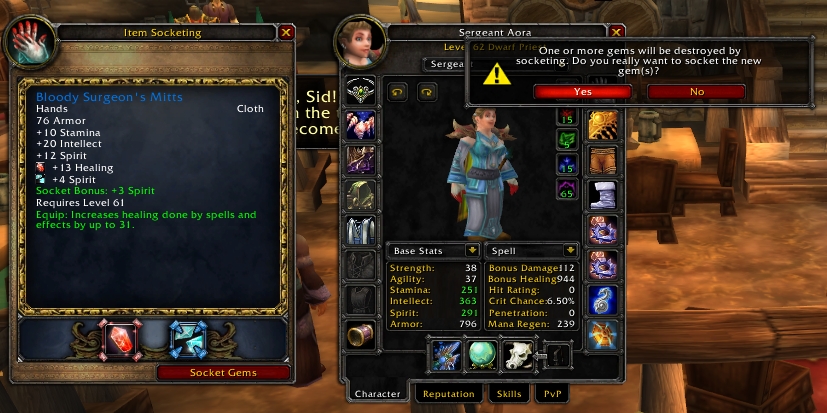
Task: Open the Spell stats dropdown
Action: (570, 250)
